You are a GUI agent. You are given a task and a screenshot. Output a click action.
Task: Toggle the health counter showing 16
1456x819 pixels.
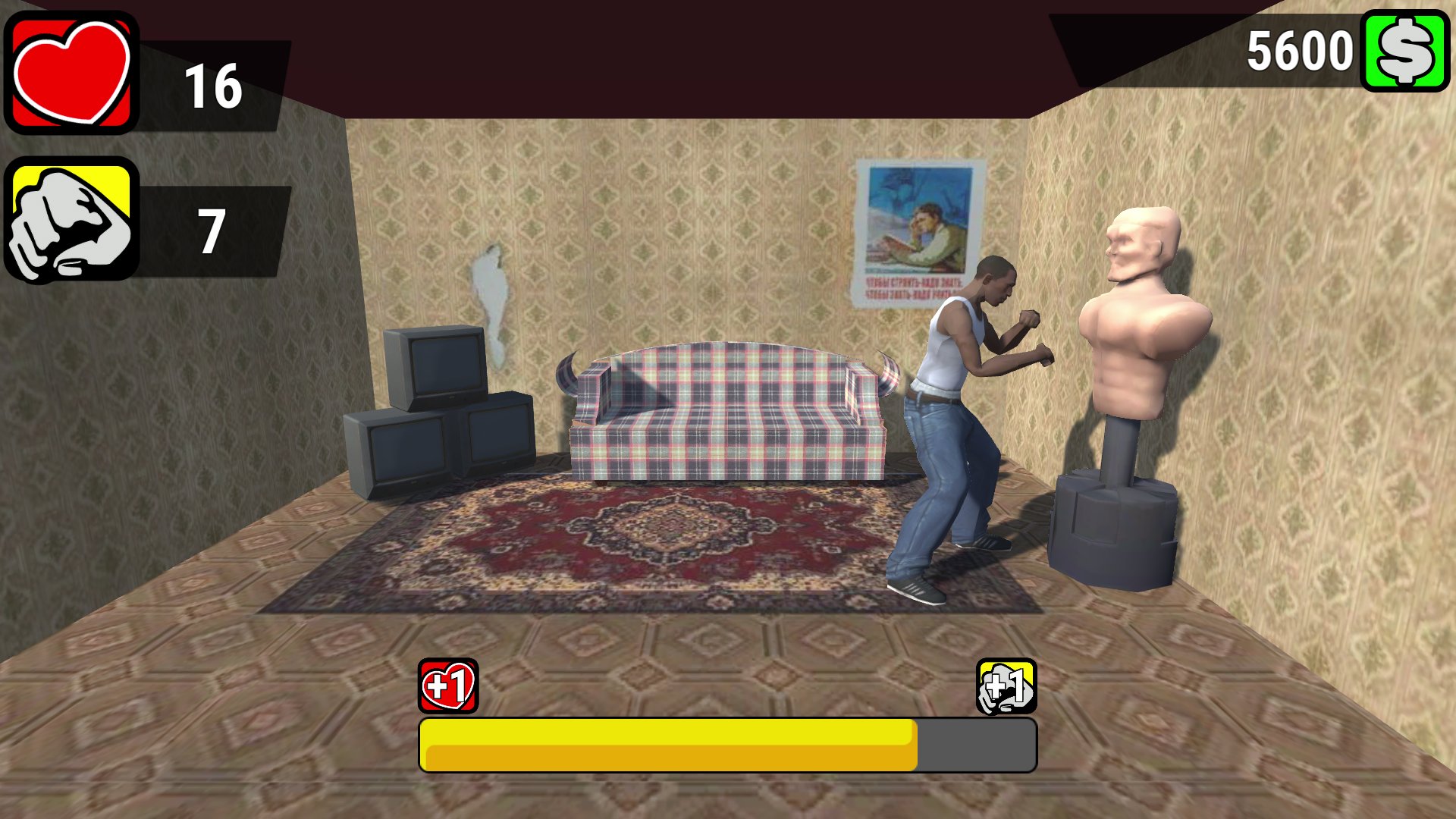(213, 86)
